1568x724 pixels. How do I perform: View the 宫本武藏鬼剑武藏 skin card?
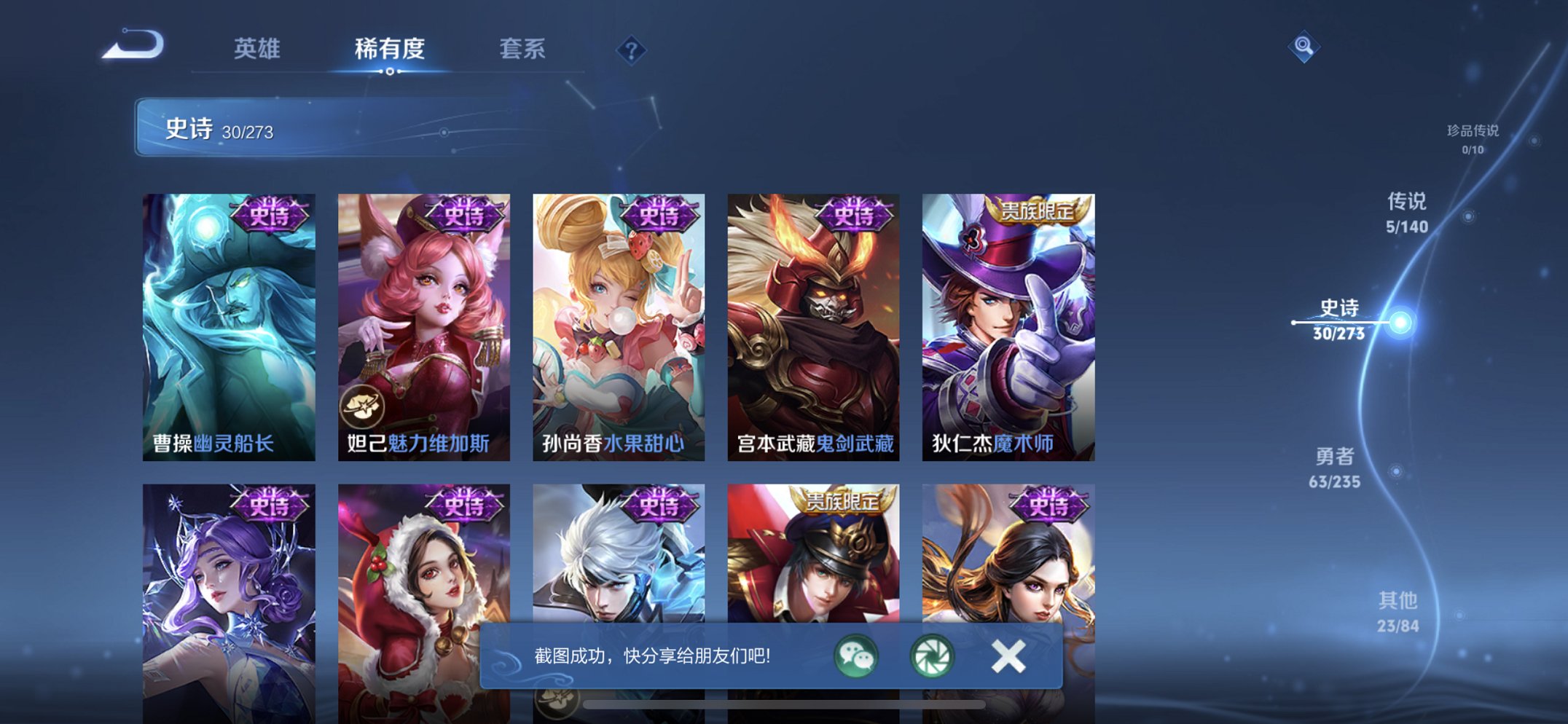click(x=813, y=328)
